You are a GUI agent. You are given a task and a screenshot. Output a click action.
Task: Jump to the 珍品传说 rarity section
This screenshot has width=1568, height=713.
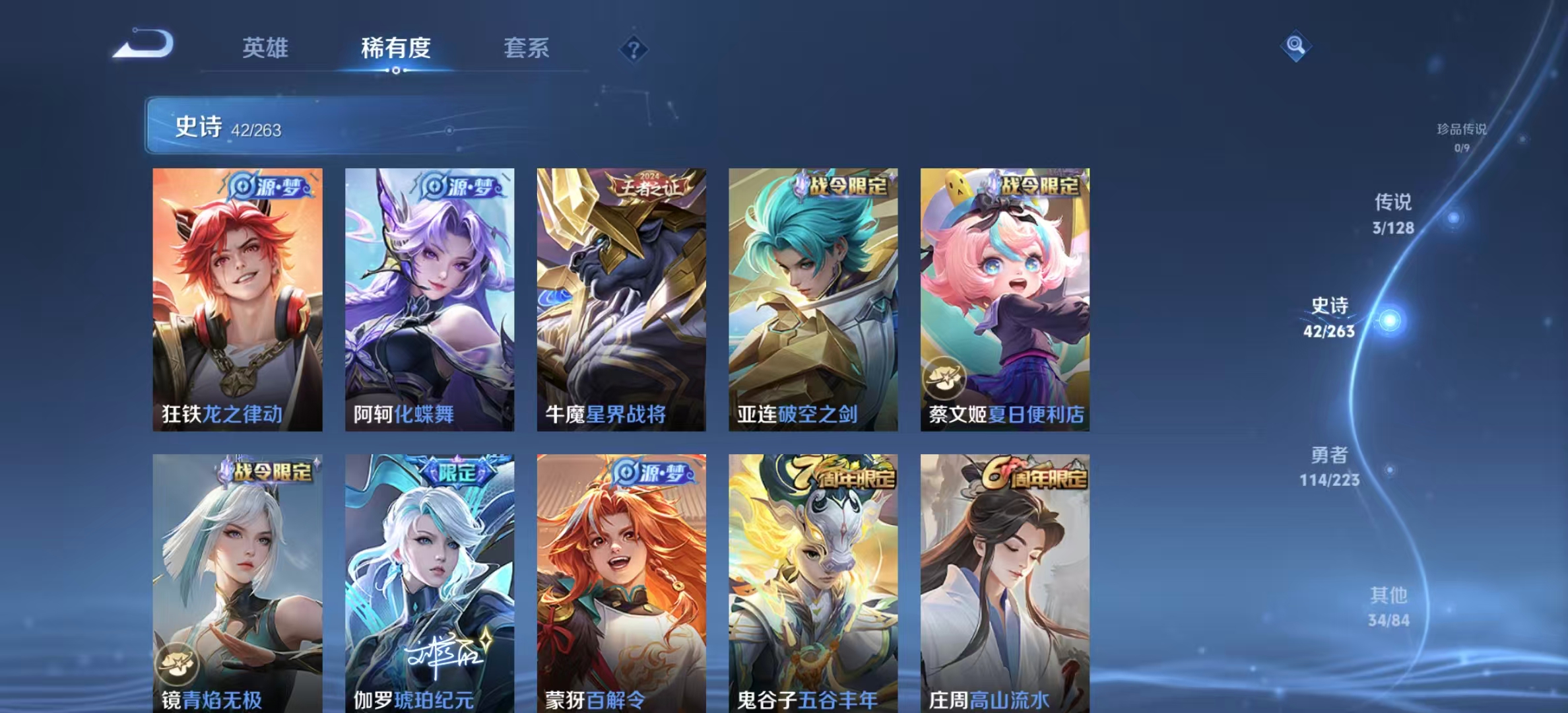point(1462,137)
